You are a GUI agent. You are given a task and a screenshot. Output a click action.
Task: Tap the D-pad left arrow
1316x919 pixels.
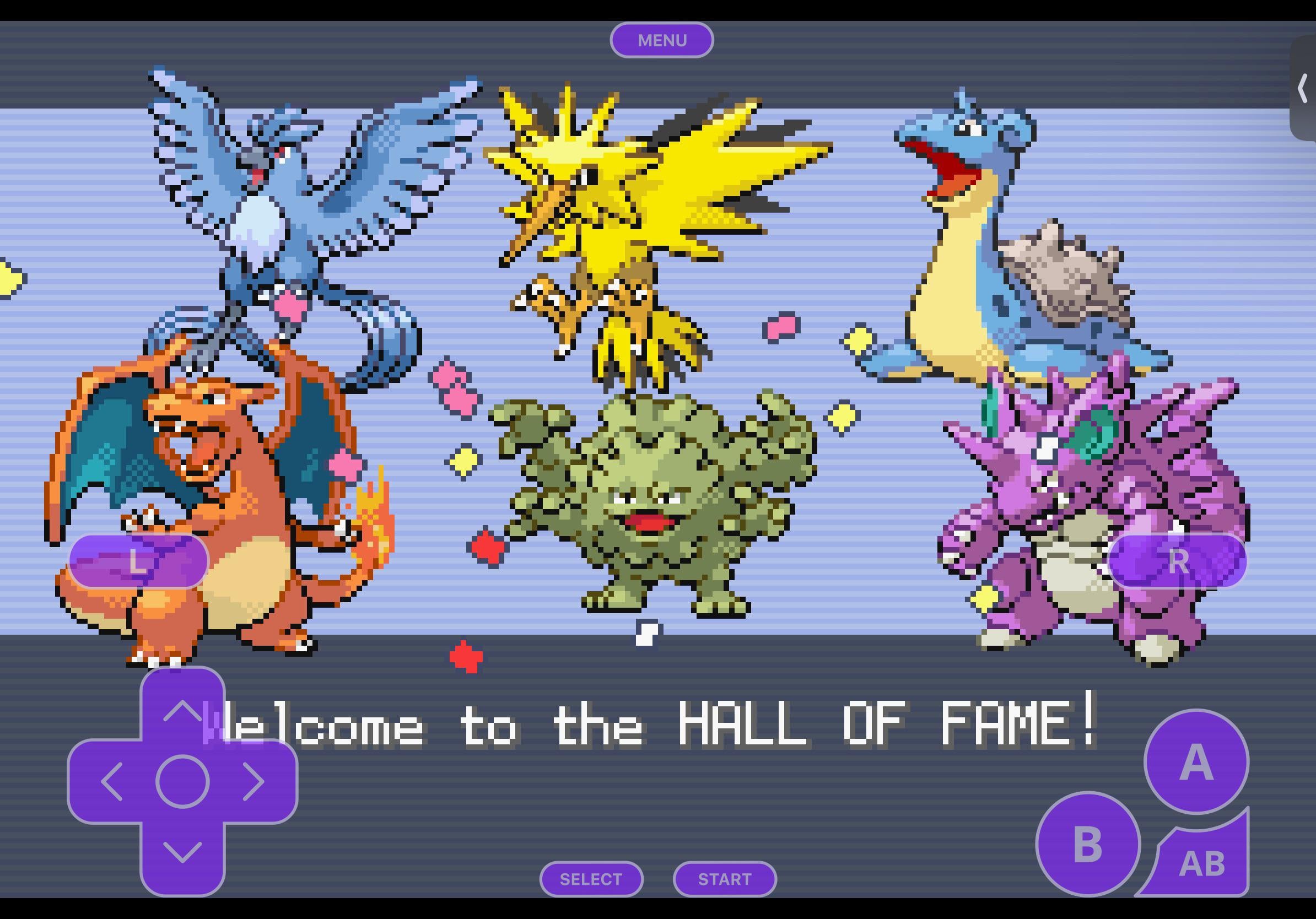coord(111,781)
